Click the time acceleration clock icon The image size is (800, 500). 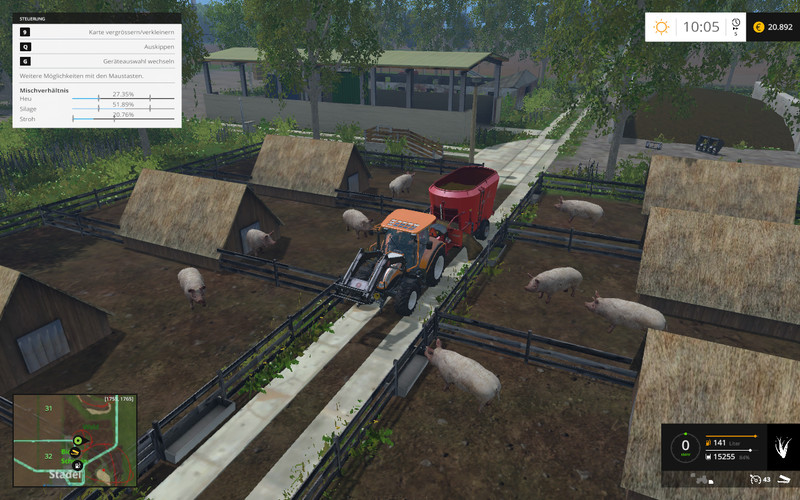(736, 24)
